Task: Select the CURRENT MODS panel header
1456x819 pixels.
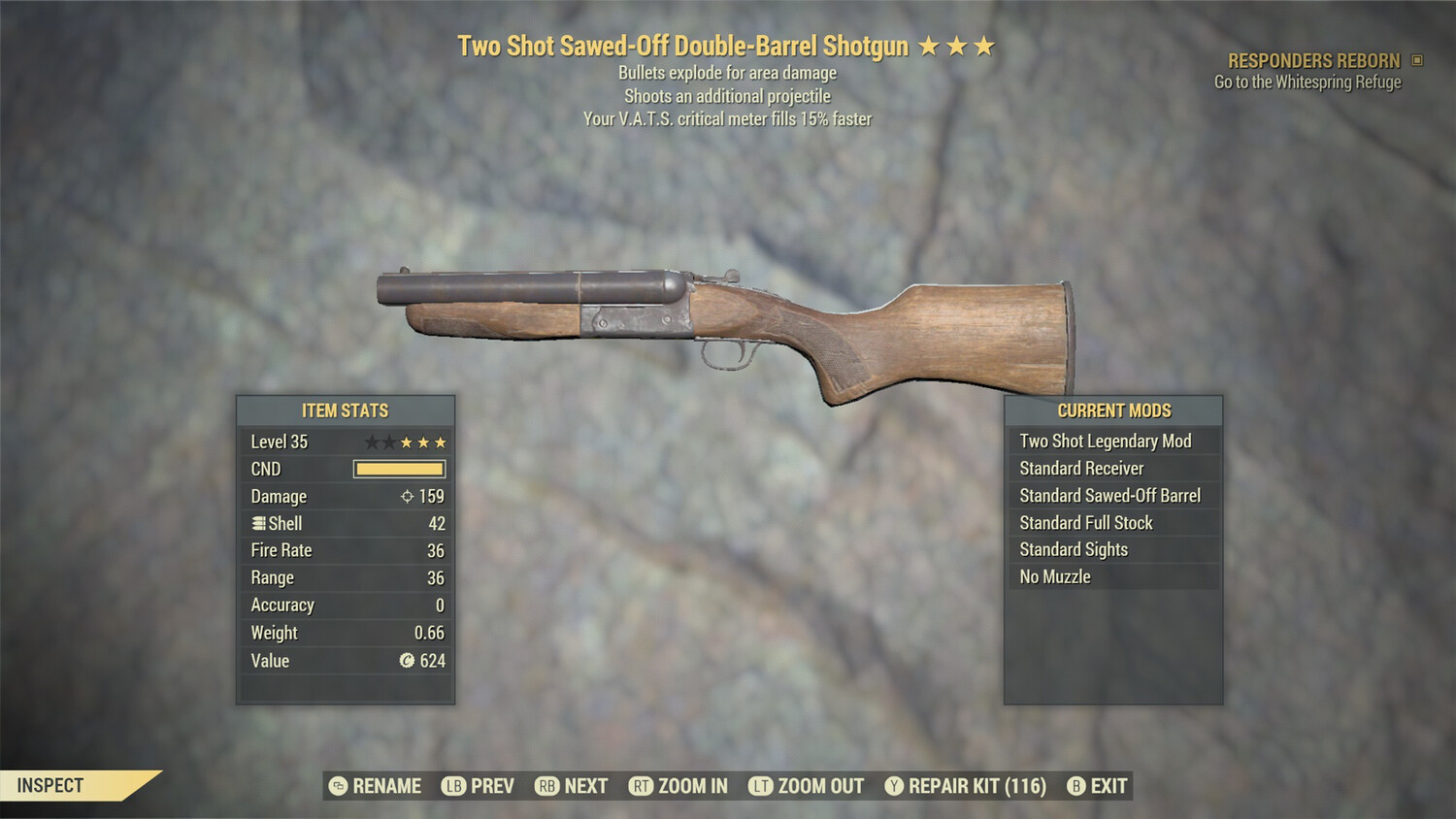Action: (x=1113, y=410)
